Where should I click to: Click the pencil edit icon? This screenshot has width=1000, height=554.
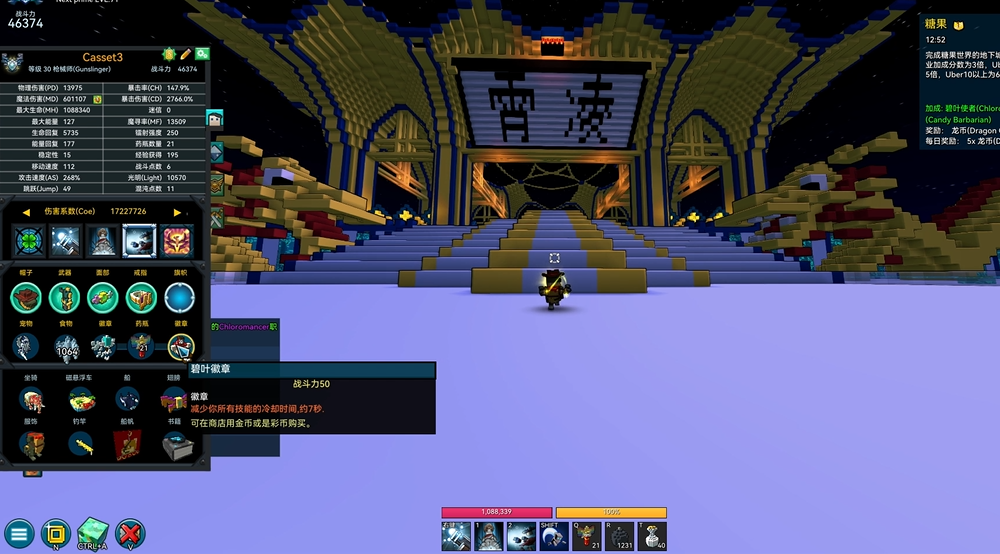tap(185, 53)
